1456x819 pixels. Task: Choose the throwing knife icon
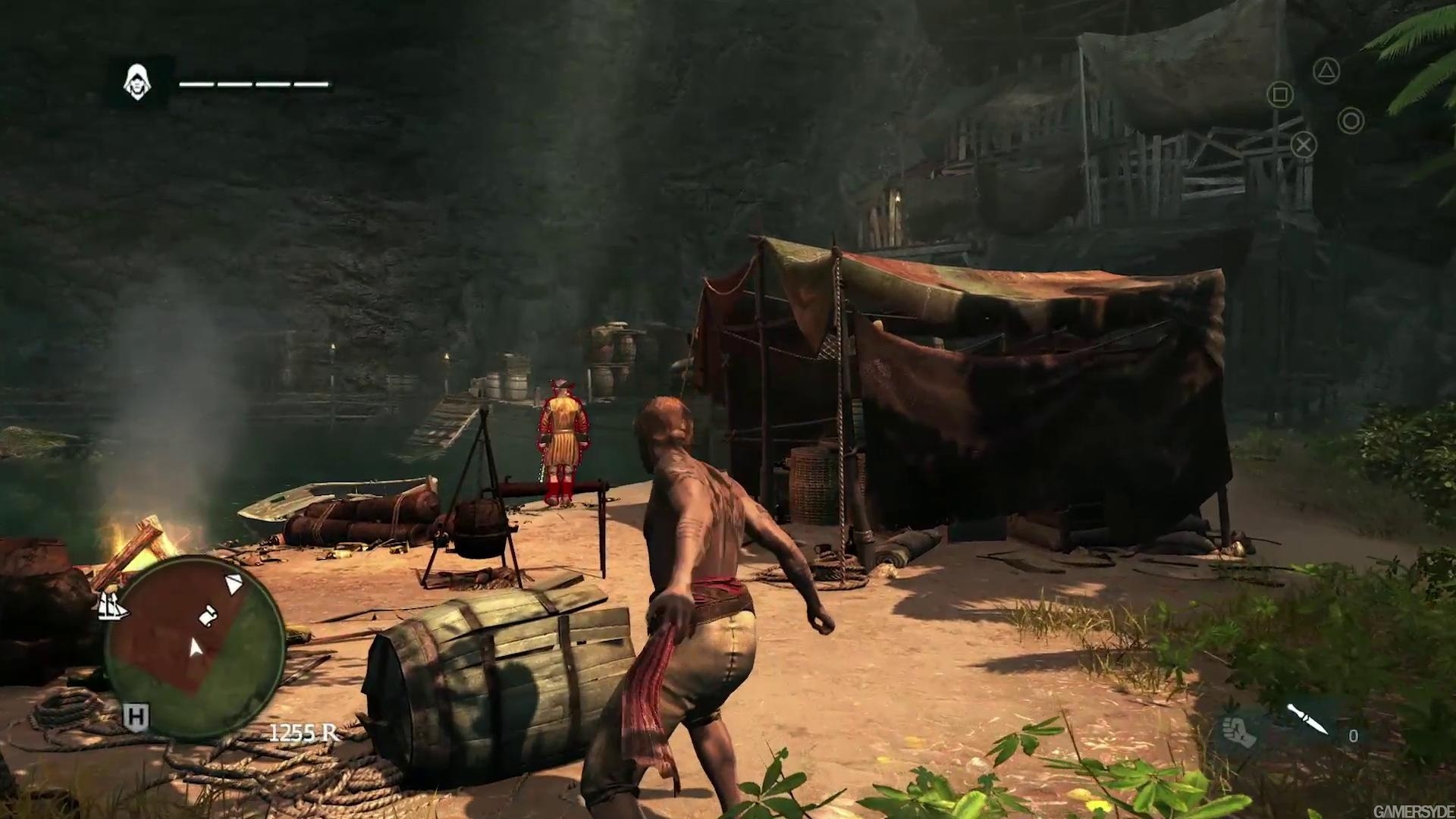click(x=1307, y=718)
